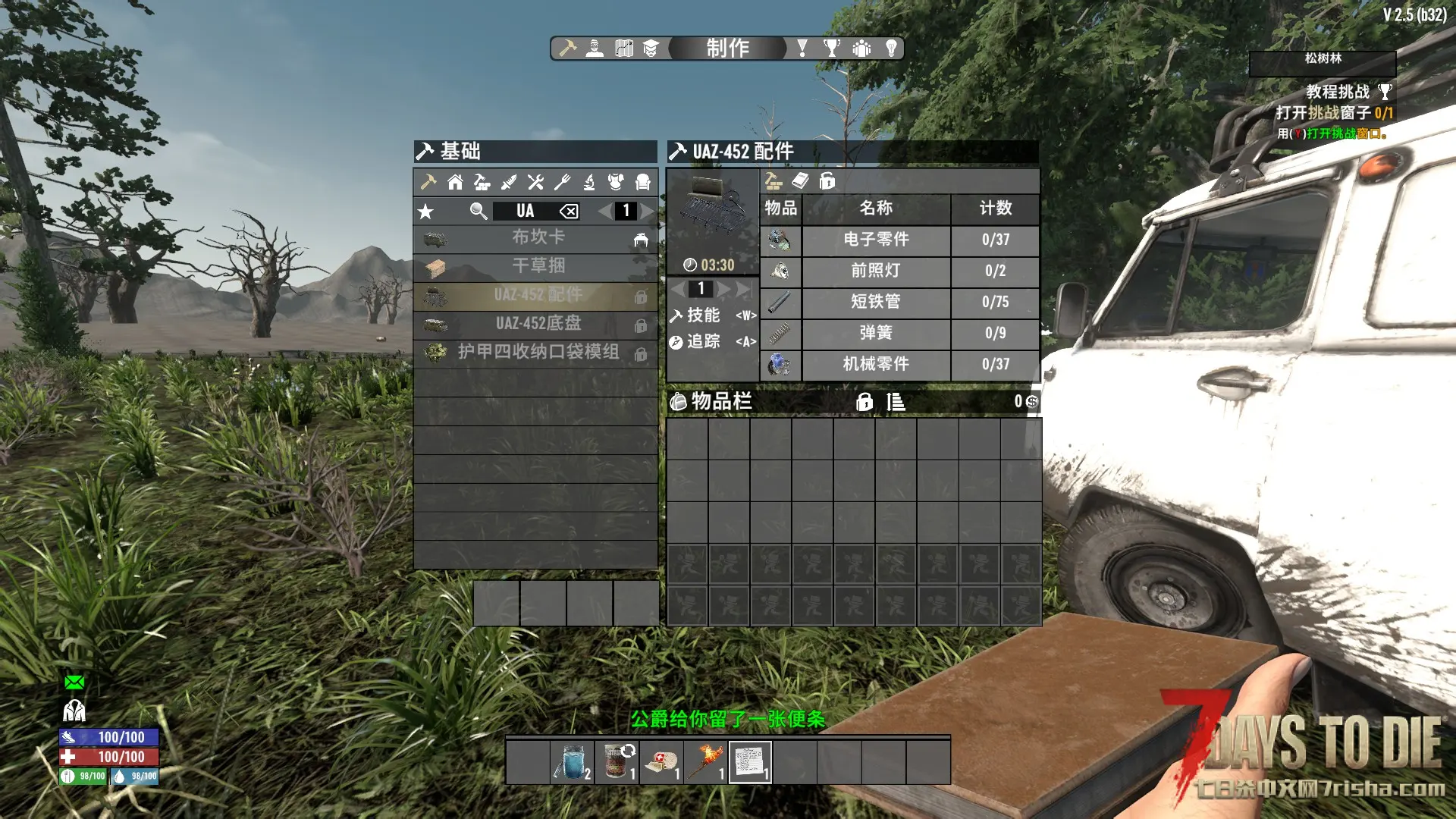Select the 布坎卡 recipe
Viewport: 1456px width, 819px height.
(537, 237)
